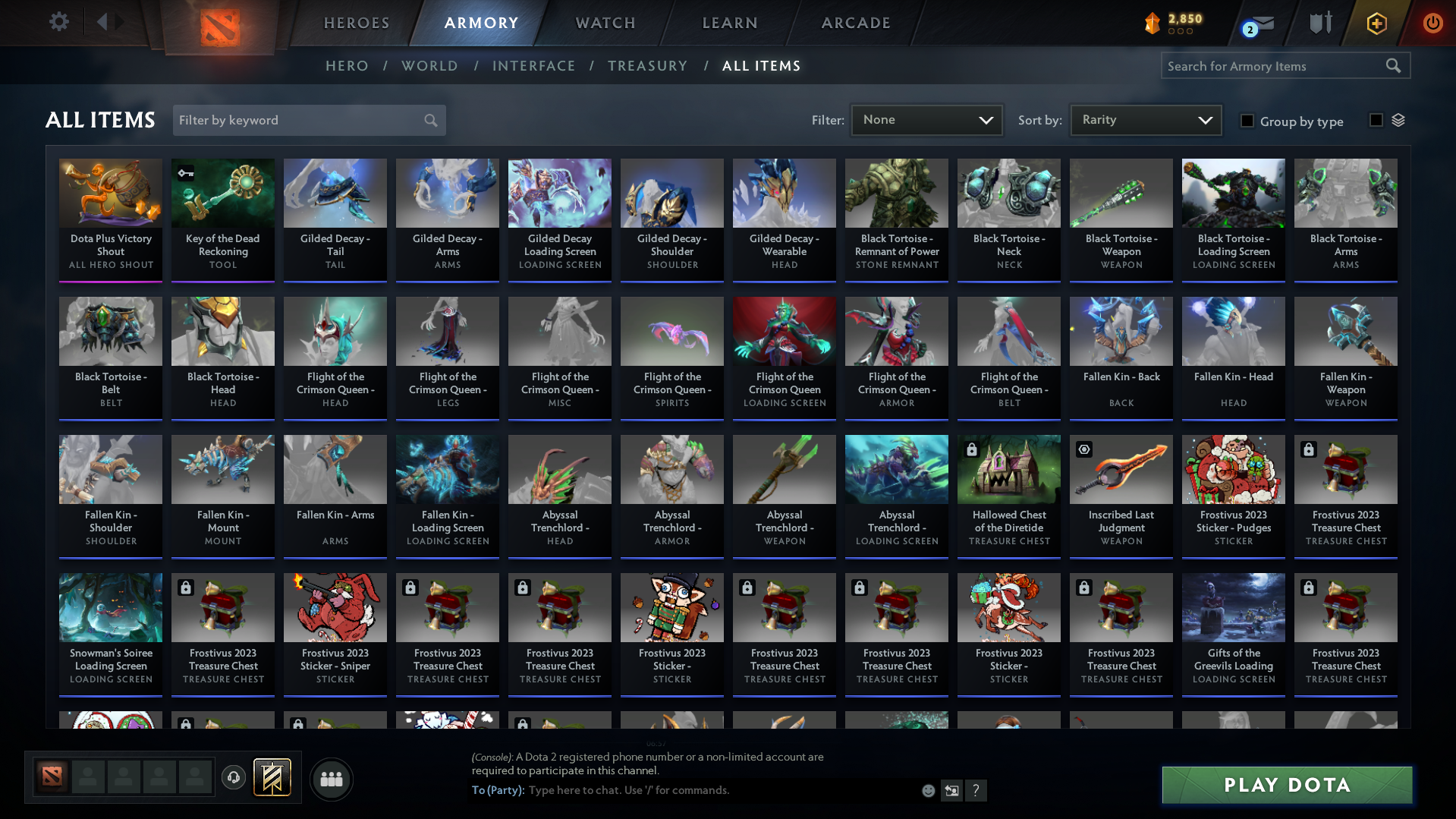Open settings with the gear icon
This screenshot has height=819, width=1456.
coord(58,21)
